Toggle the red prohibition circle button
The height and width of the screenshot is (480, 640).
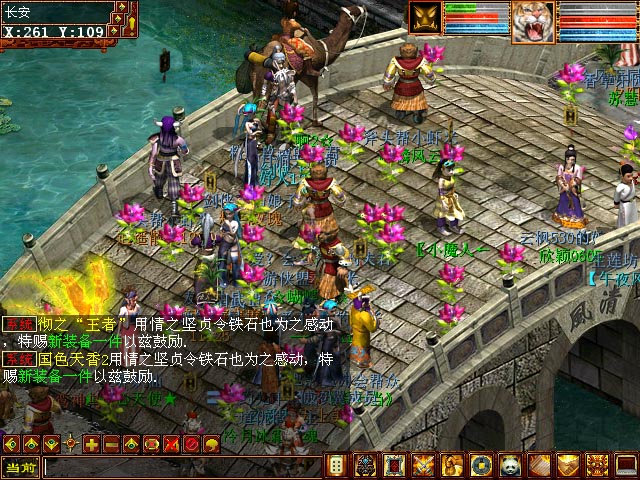tap(191, 443)
